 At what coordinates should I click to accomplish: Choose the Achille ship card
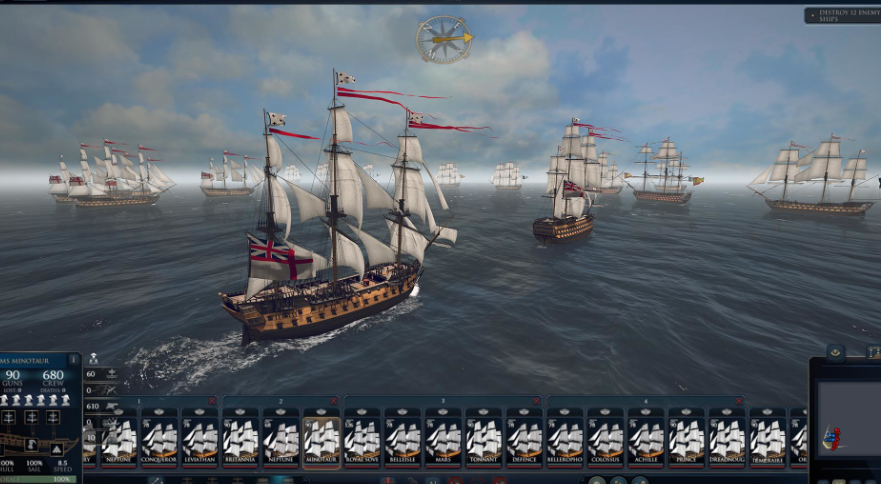pos(646,437)
